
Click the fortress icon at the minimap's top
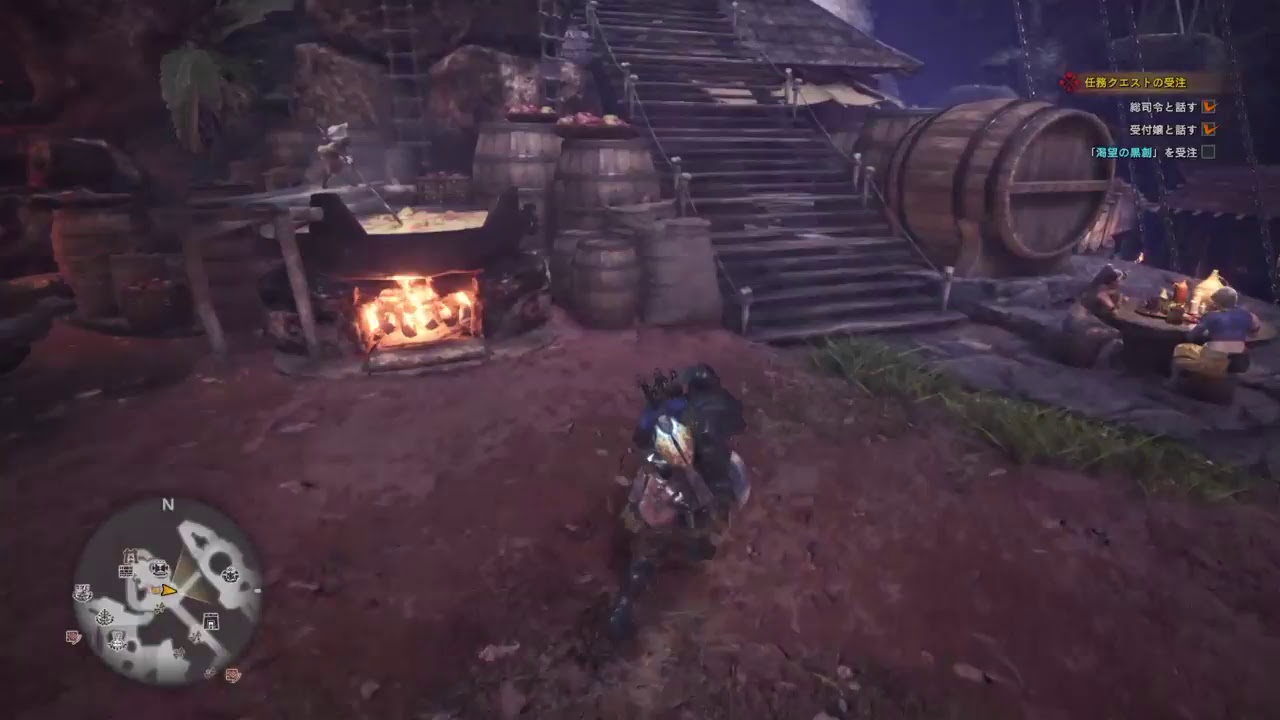(129, 556)
